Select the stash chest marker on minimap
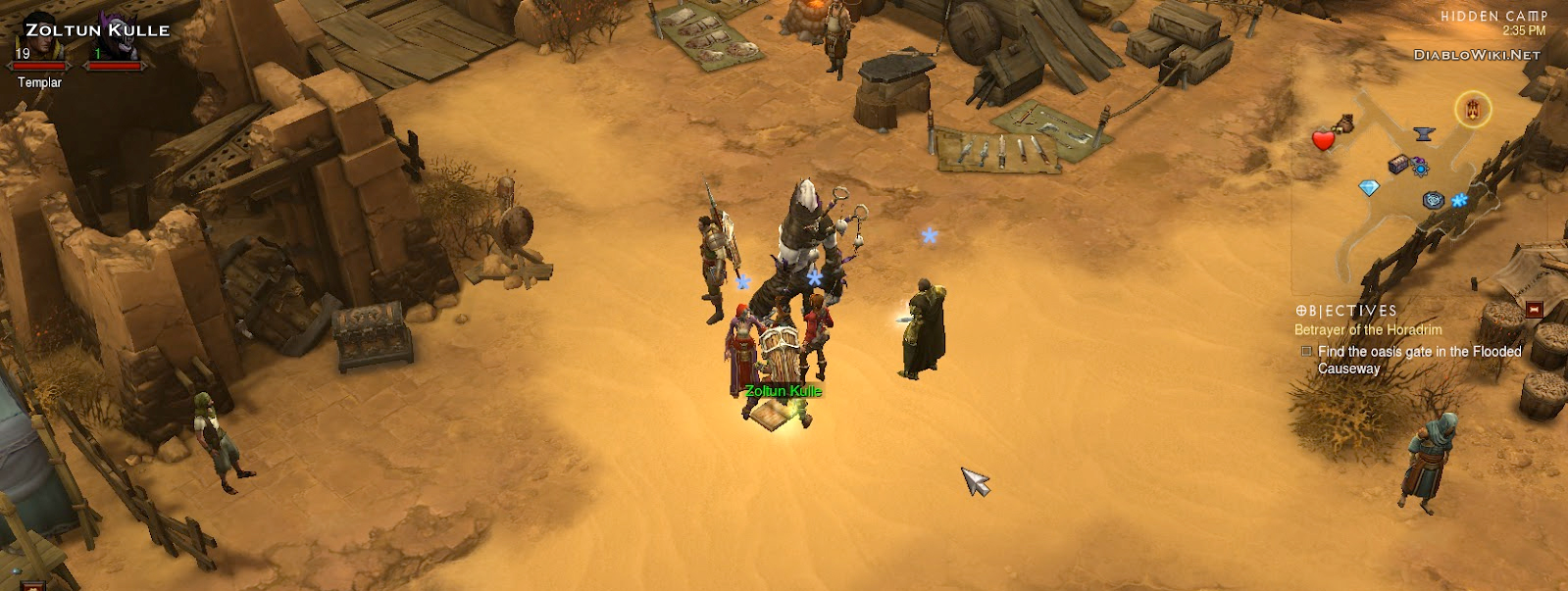This screenshot has width=1568, height=591. (1398, 165)
